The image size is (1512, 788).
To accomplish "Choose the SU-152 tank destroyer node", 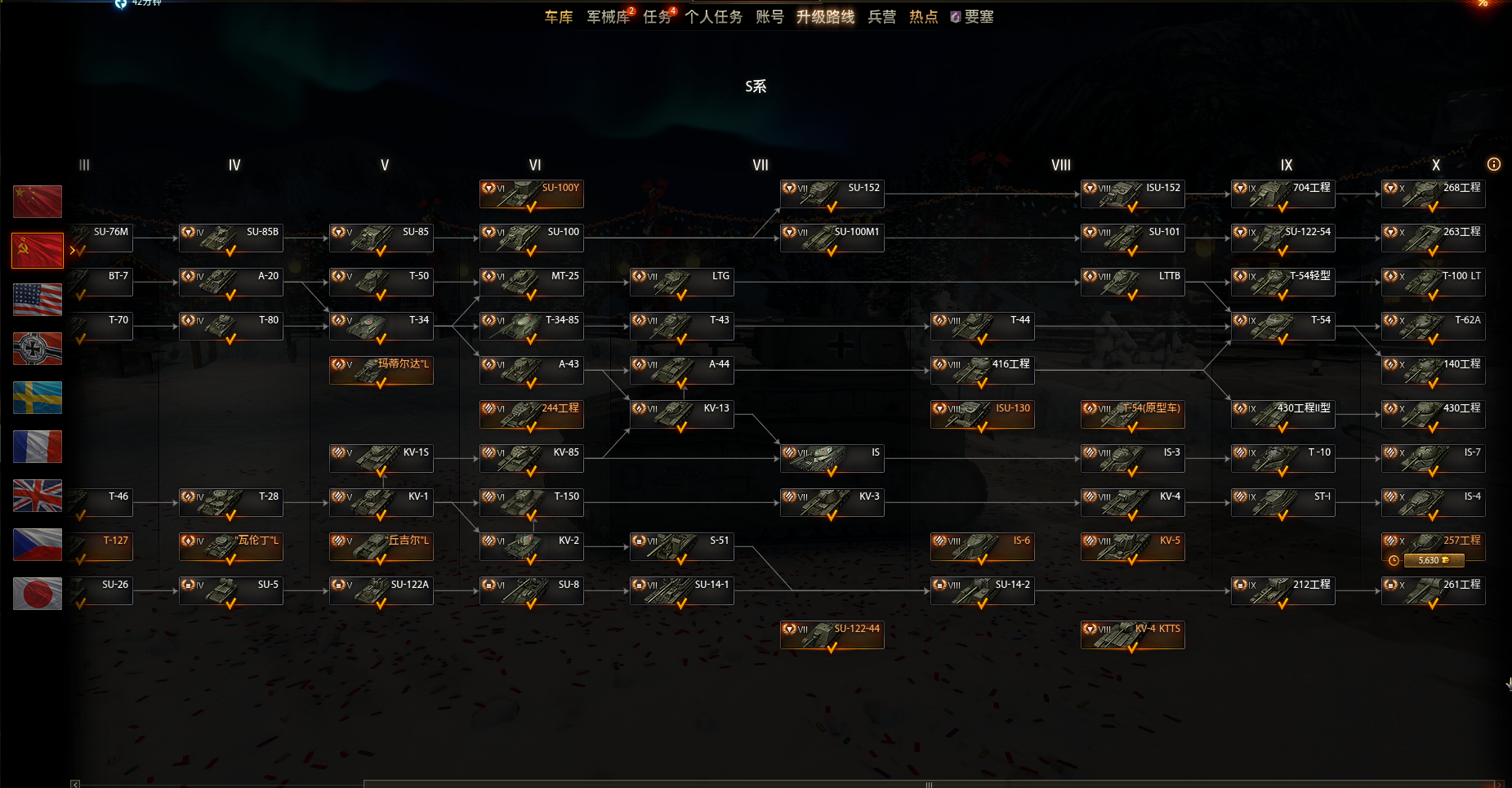I will (832, 194).
